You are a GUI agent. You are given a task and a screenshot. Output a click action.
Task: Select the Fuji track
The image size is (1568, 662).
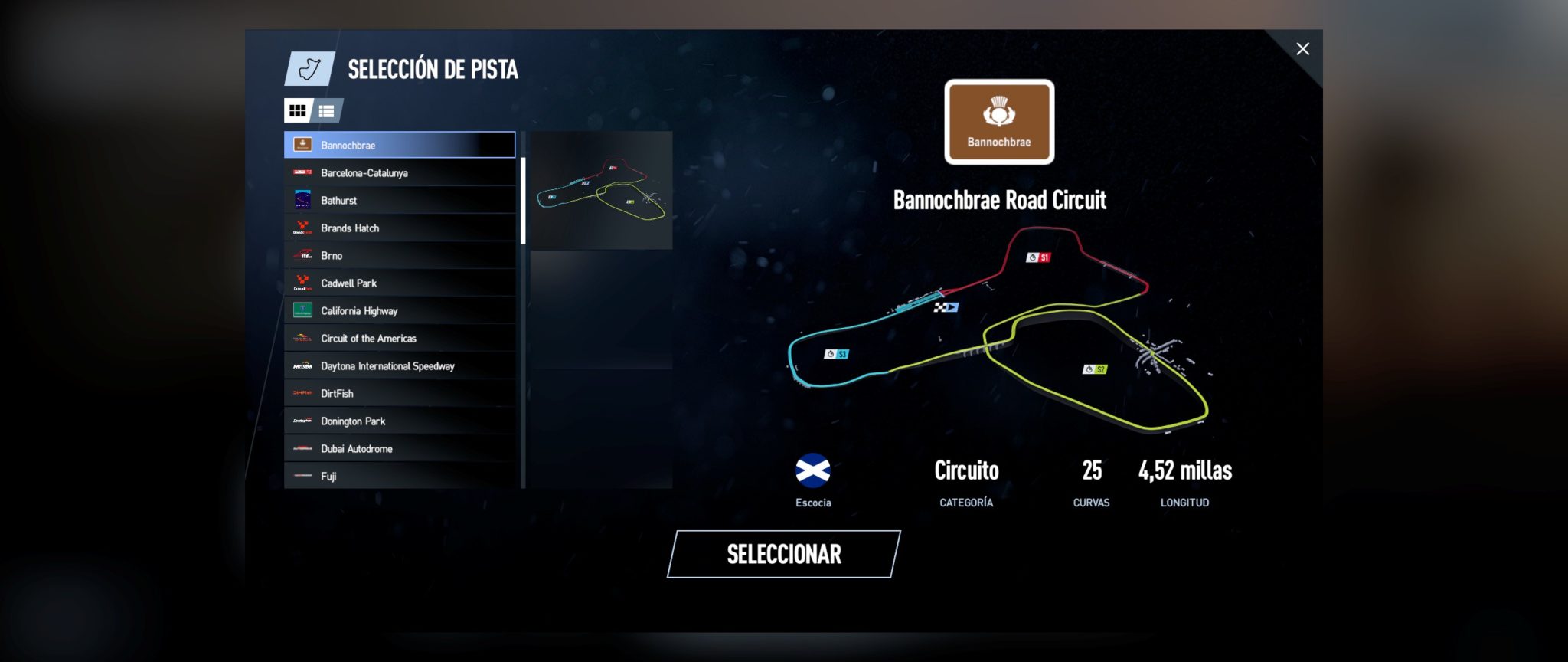(x=399, y=476)
